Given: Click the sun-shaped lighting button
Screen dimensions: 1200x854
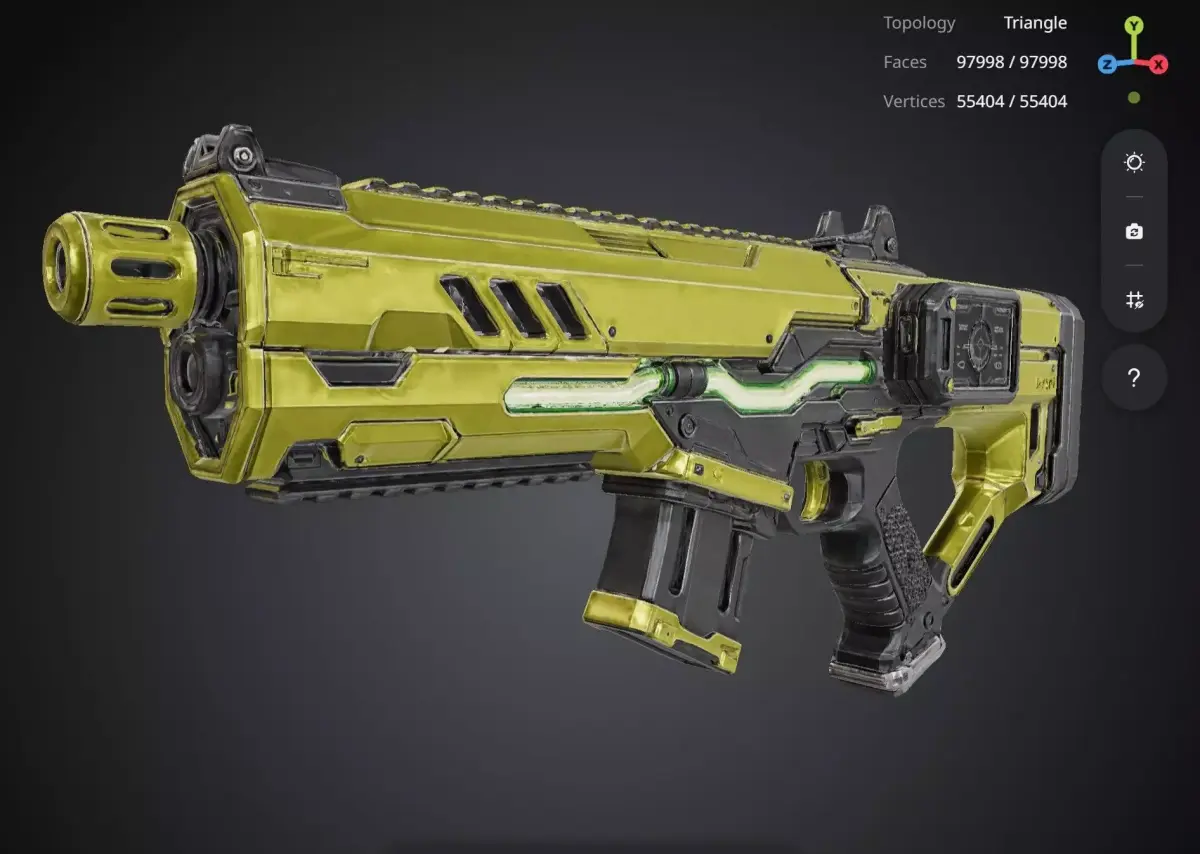Looking at the screenshot, I should (x=1134, y=163).
